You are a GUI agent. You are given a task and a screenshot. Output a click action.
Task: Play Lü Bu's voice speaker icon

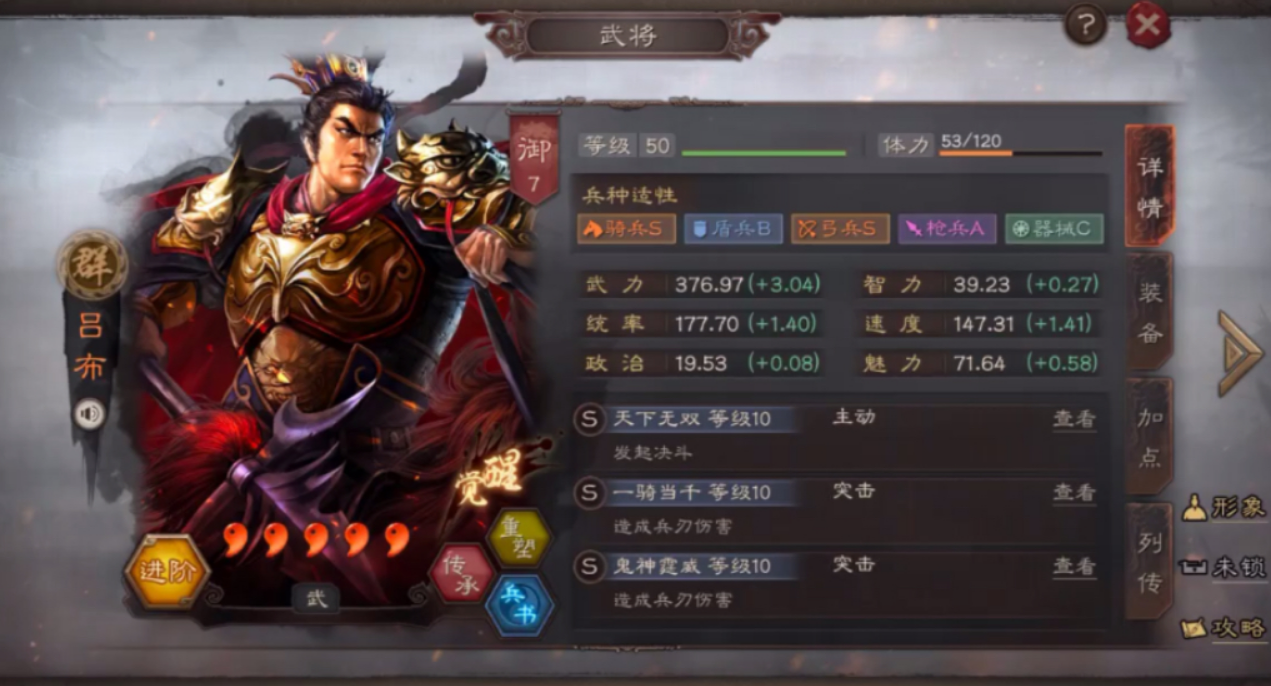click(90, 413)
